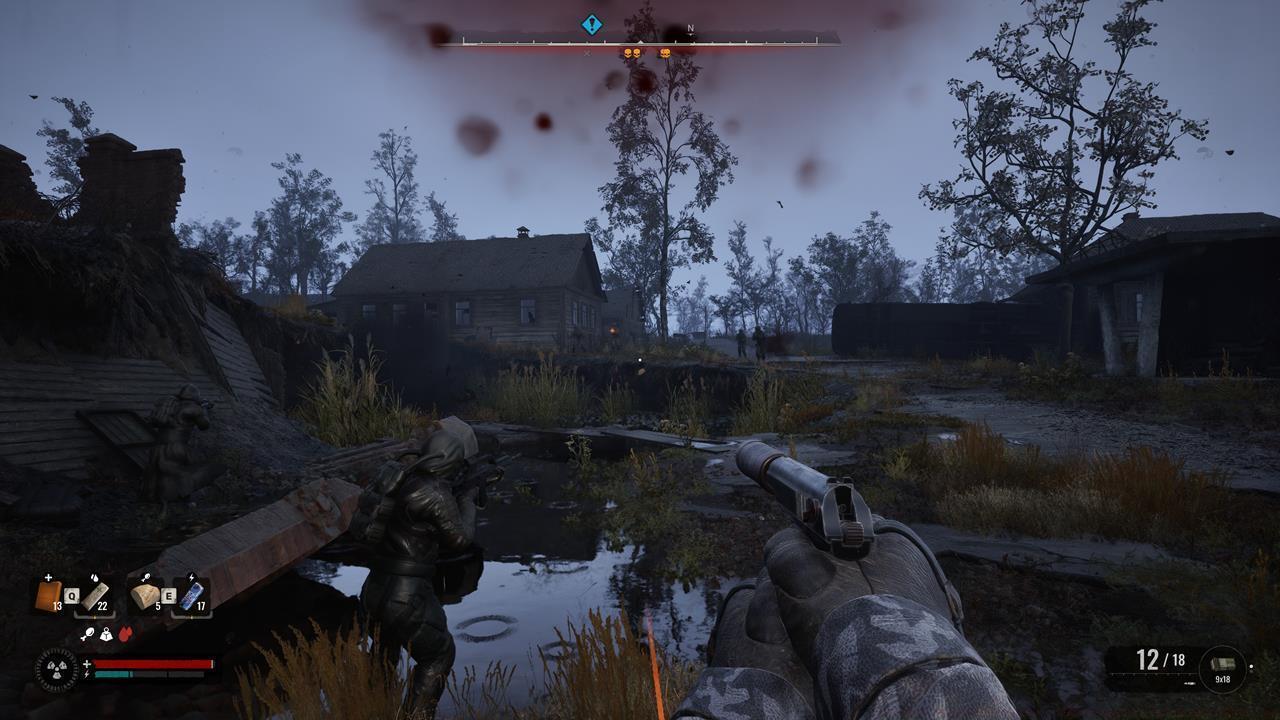The width and height of the screenshot is (1280, 720).
Task: Click the hunger drumstick status icon
Action: 88,633
